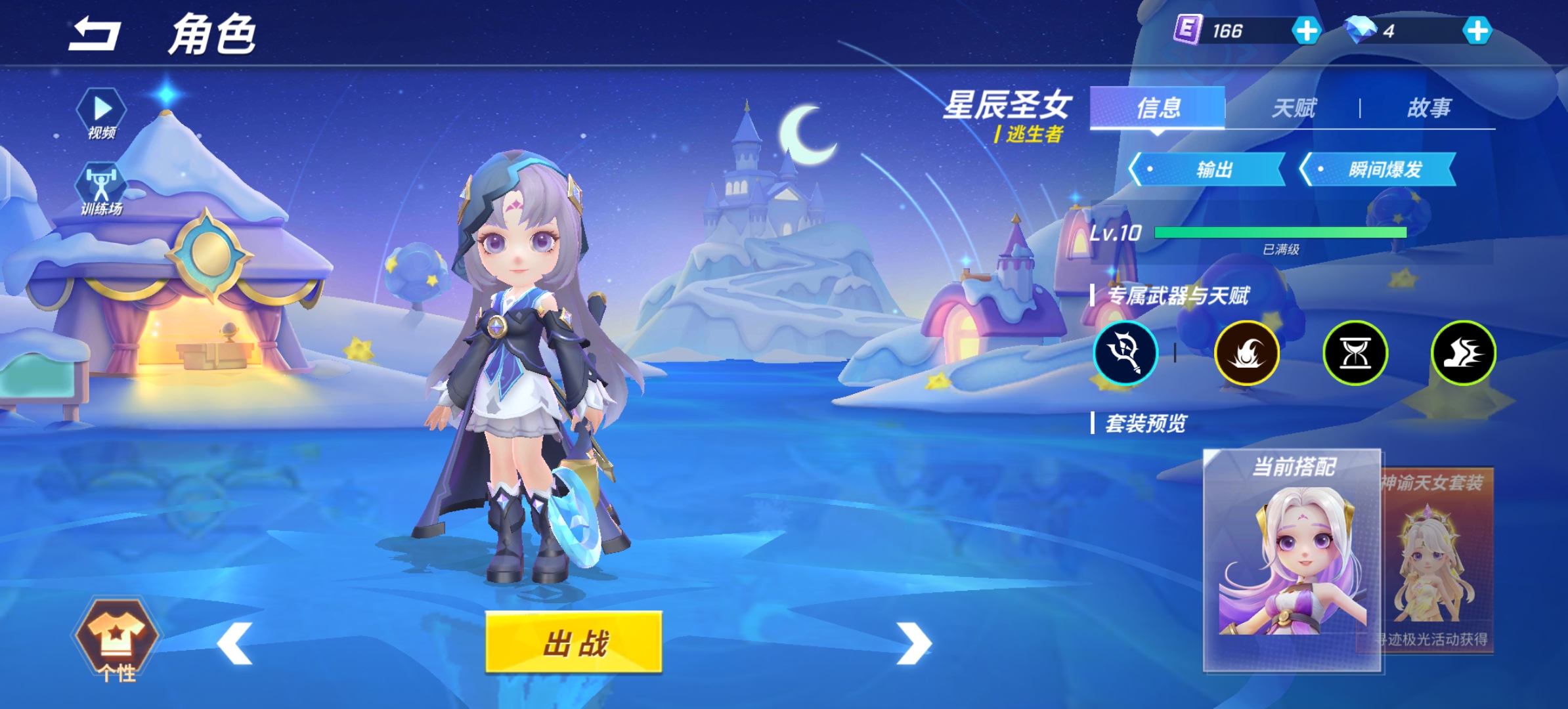Show the next character
The image size is (1568, 709).
point(913,643)
